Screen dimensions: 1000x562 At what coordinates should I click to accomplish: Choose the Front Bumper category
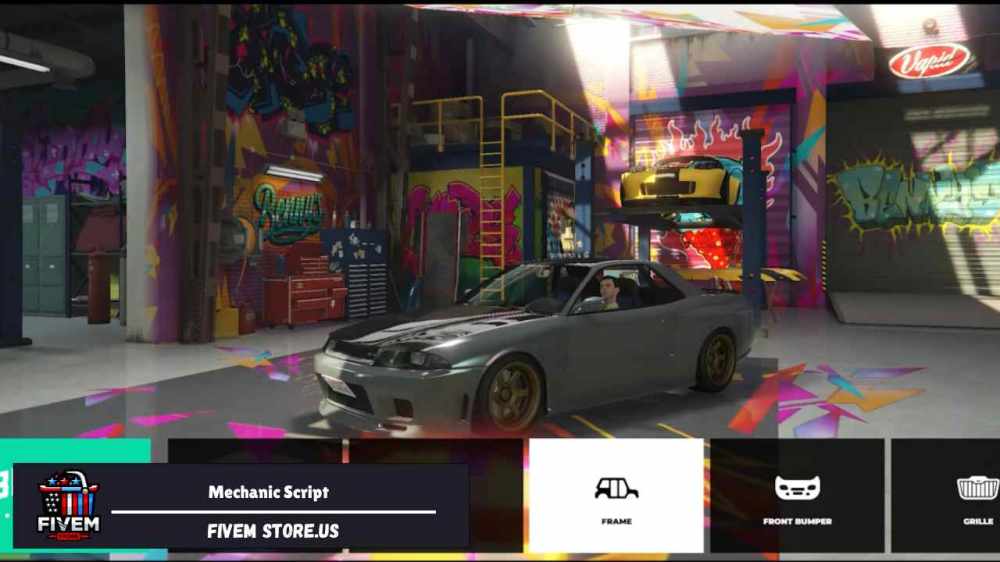[x=797, y=496]
